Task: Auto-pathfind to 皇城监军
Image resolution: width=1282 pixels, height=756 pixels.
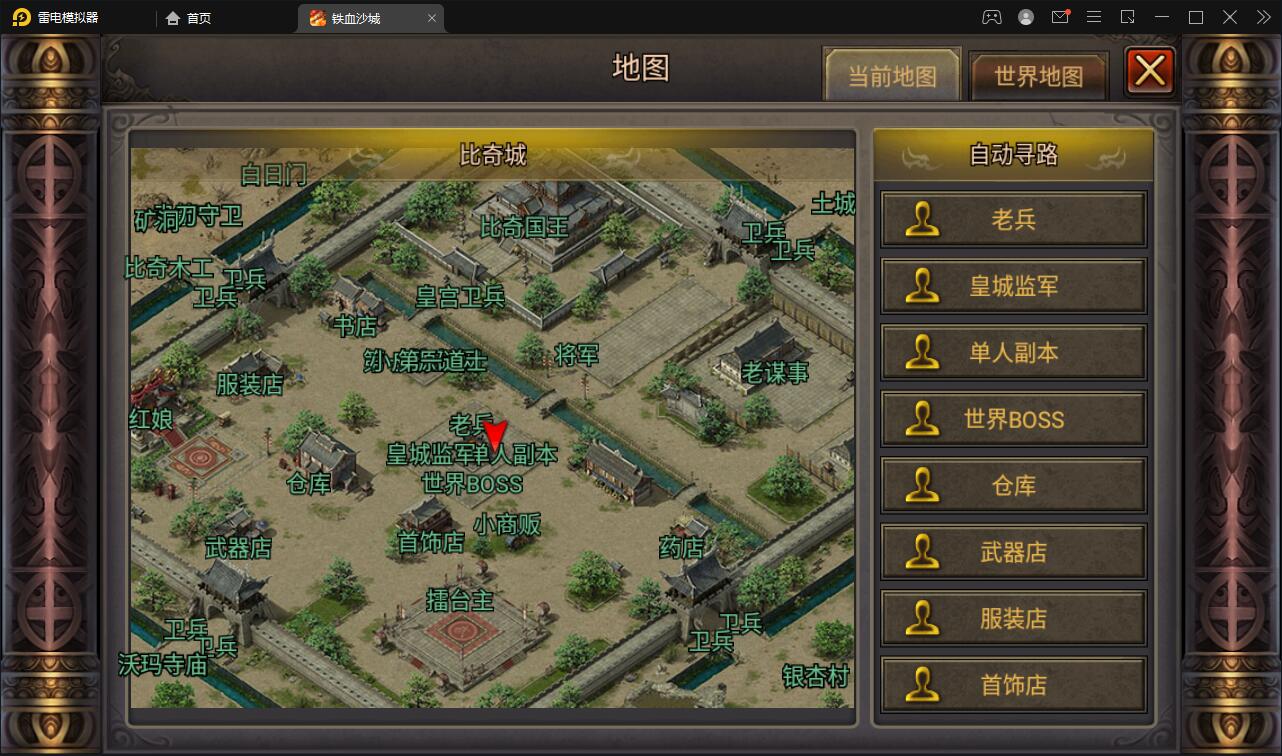Action: click(1013, 285)
